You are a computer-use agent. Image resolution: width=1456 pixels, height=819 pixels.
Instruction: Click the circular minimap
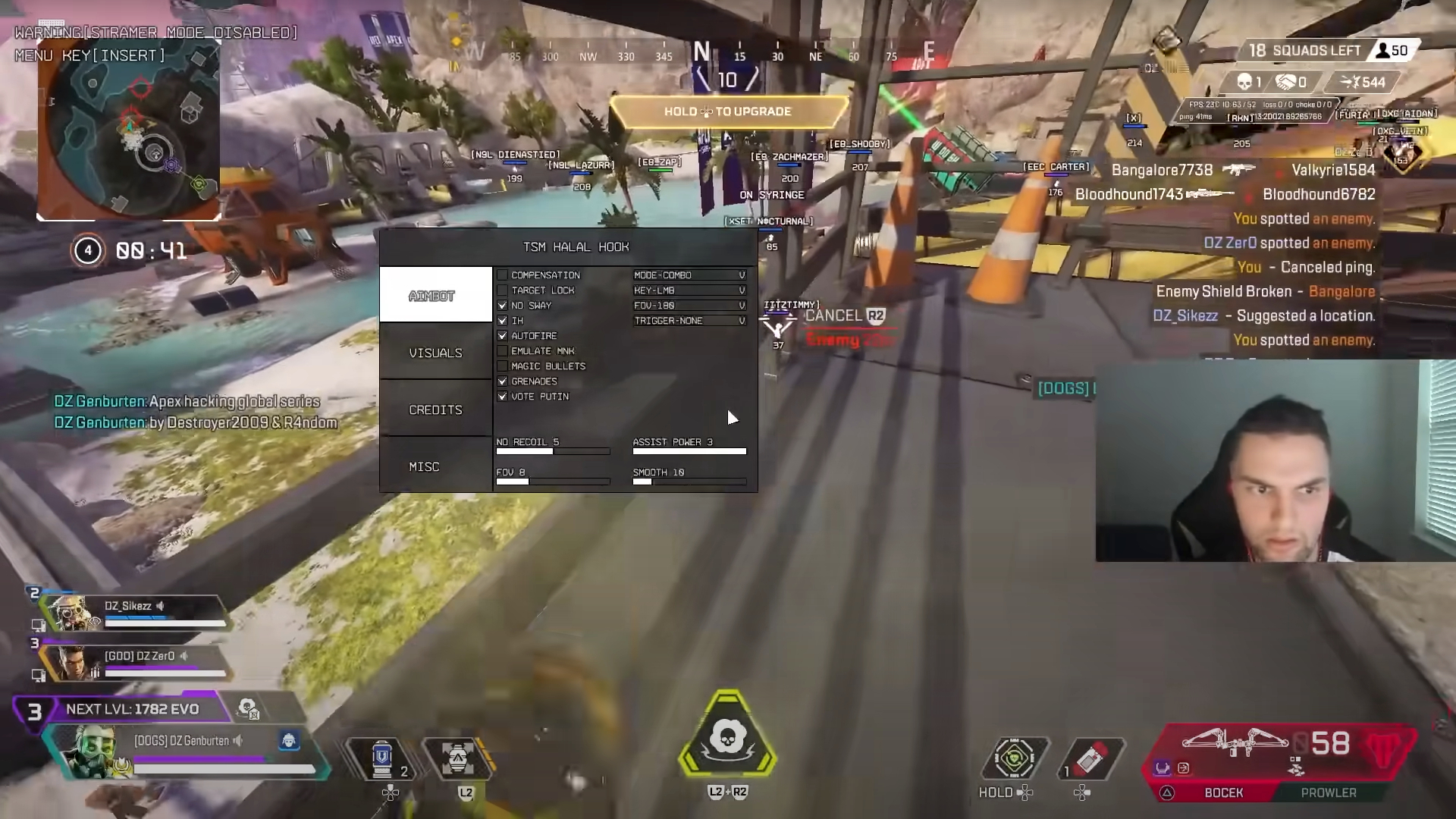[129, 129]
